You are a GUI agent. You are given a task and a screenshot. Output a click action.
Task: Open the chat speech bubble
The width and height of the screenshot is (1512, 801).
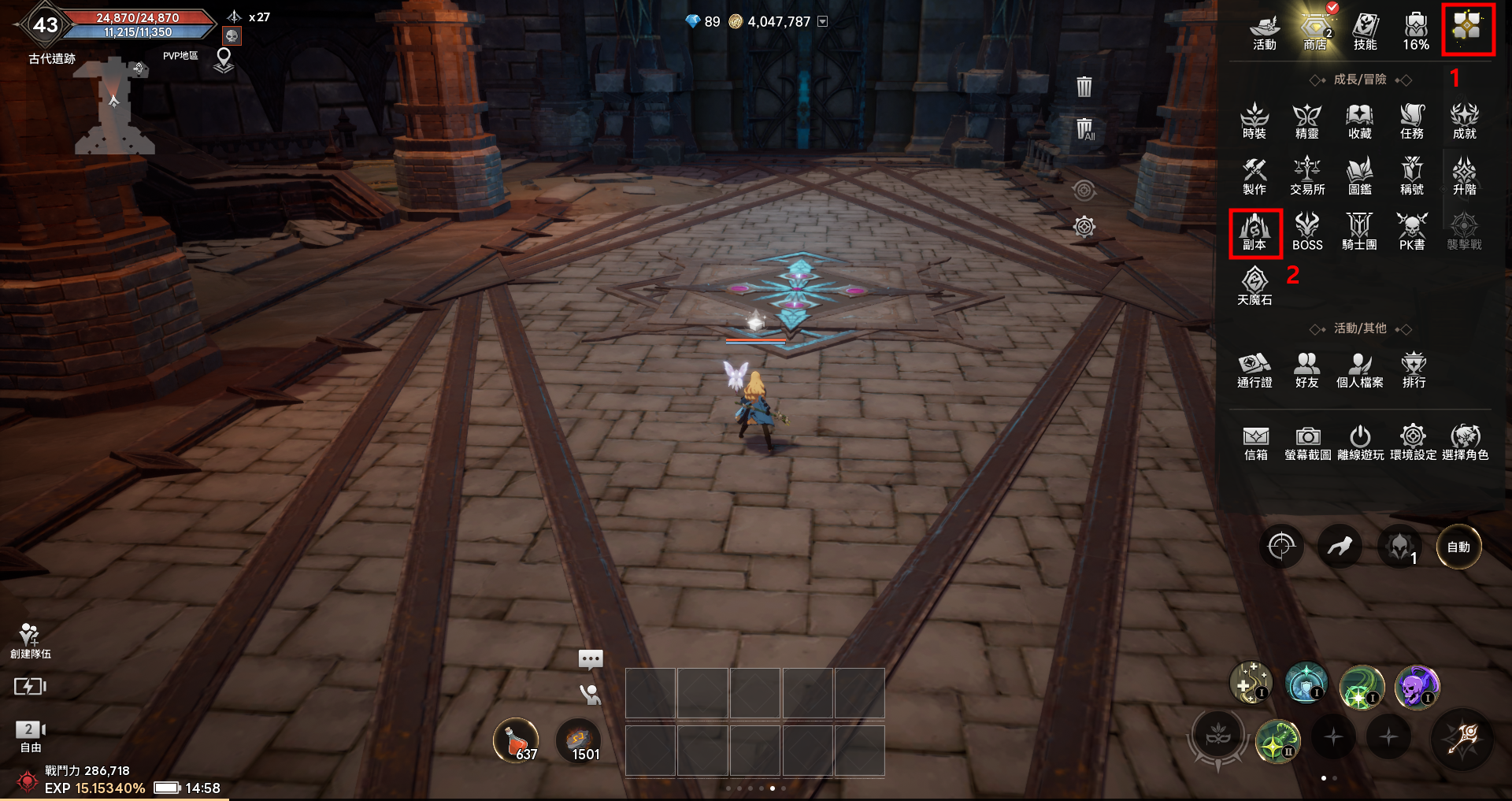pyautogui.click(x=591, y=658)
